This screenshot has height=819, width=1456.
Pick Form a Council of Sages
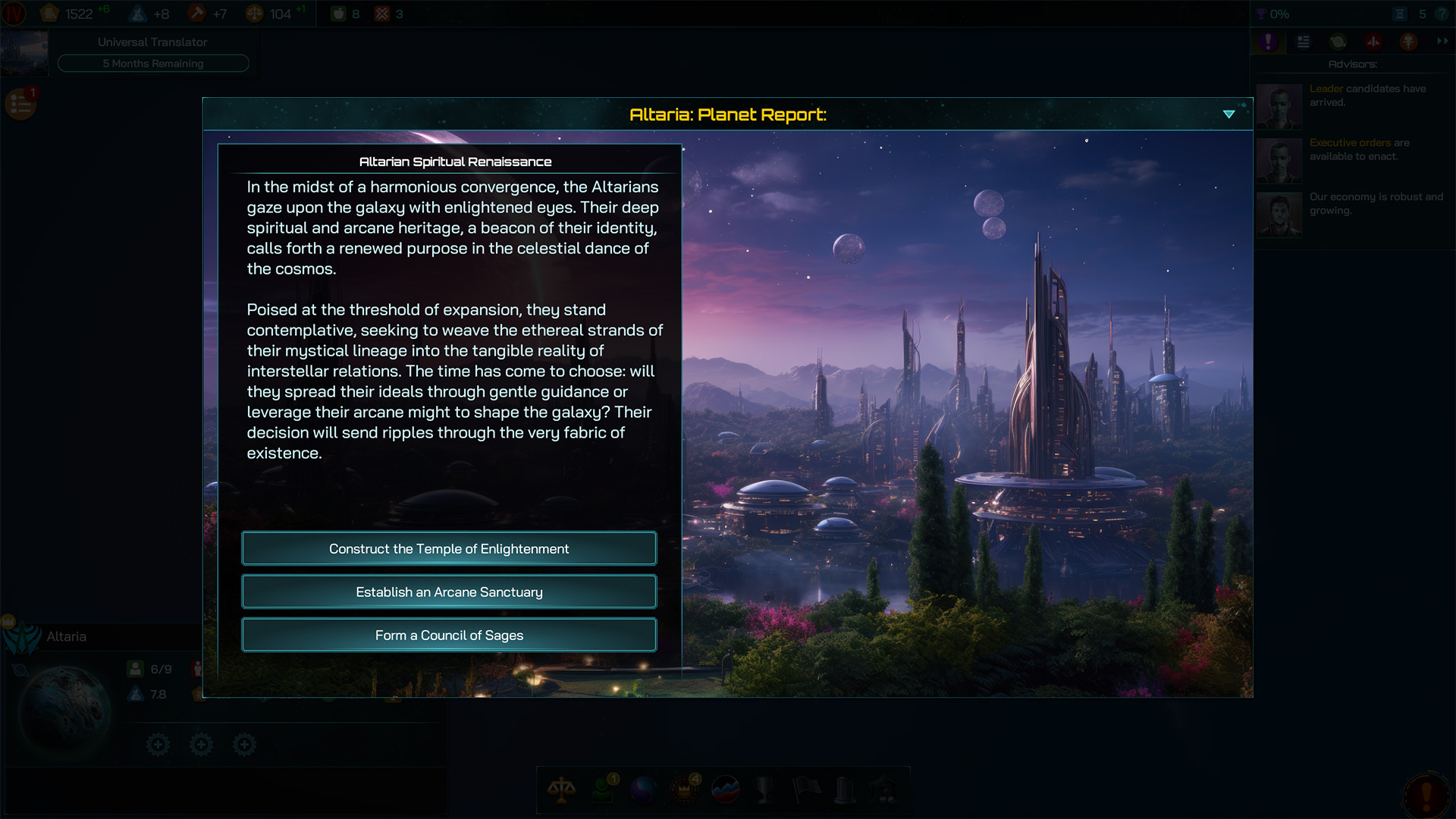click(449, 635)
